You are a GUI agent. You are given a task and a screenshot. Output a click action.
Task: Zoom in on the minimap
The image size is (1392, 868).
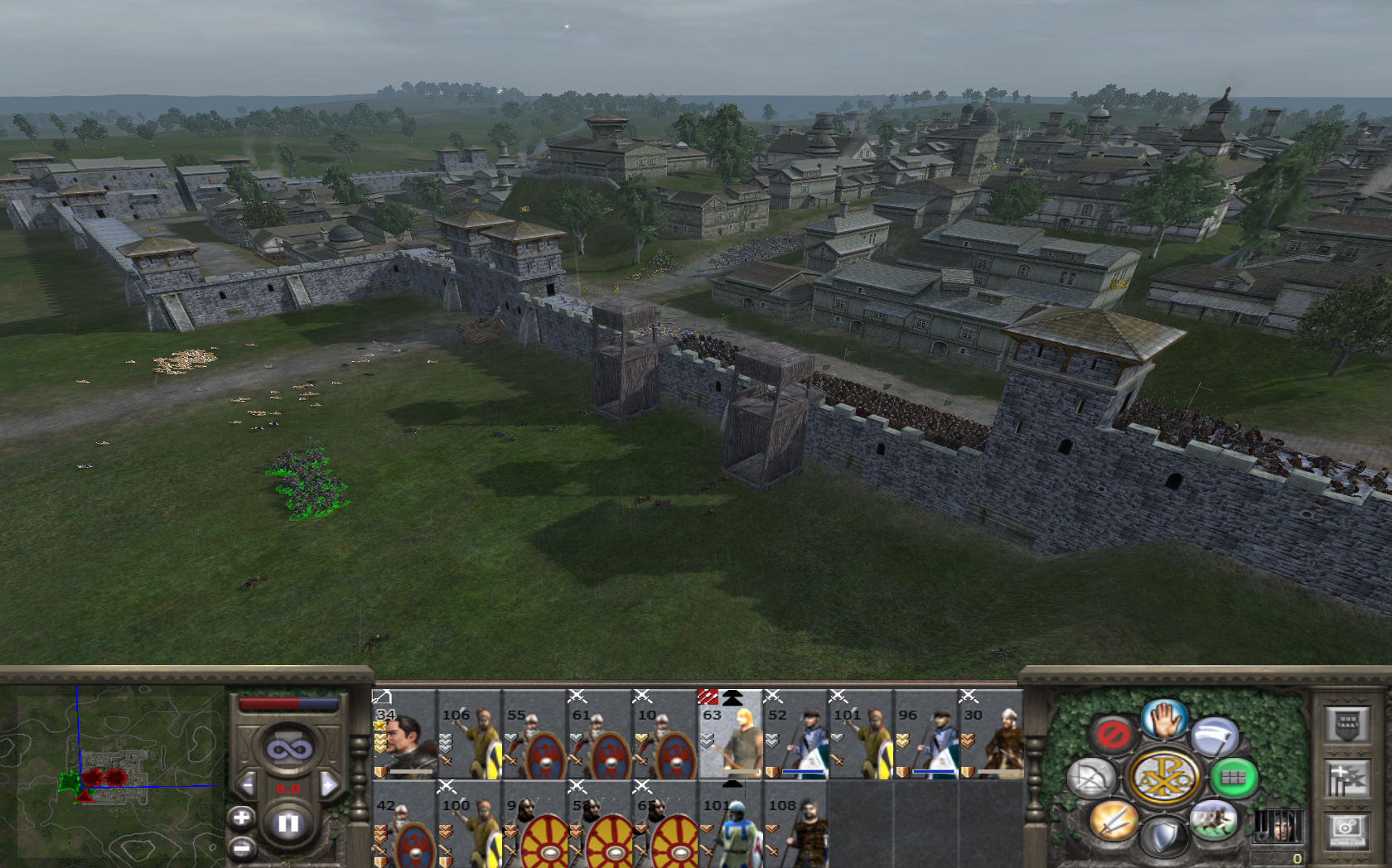(x=241, y=818)
